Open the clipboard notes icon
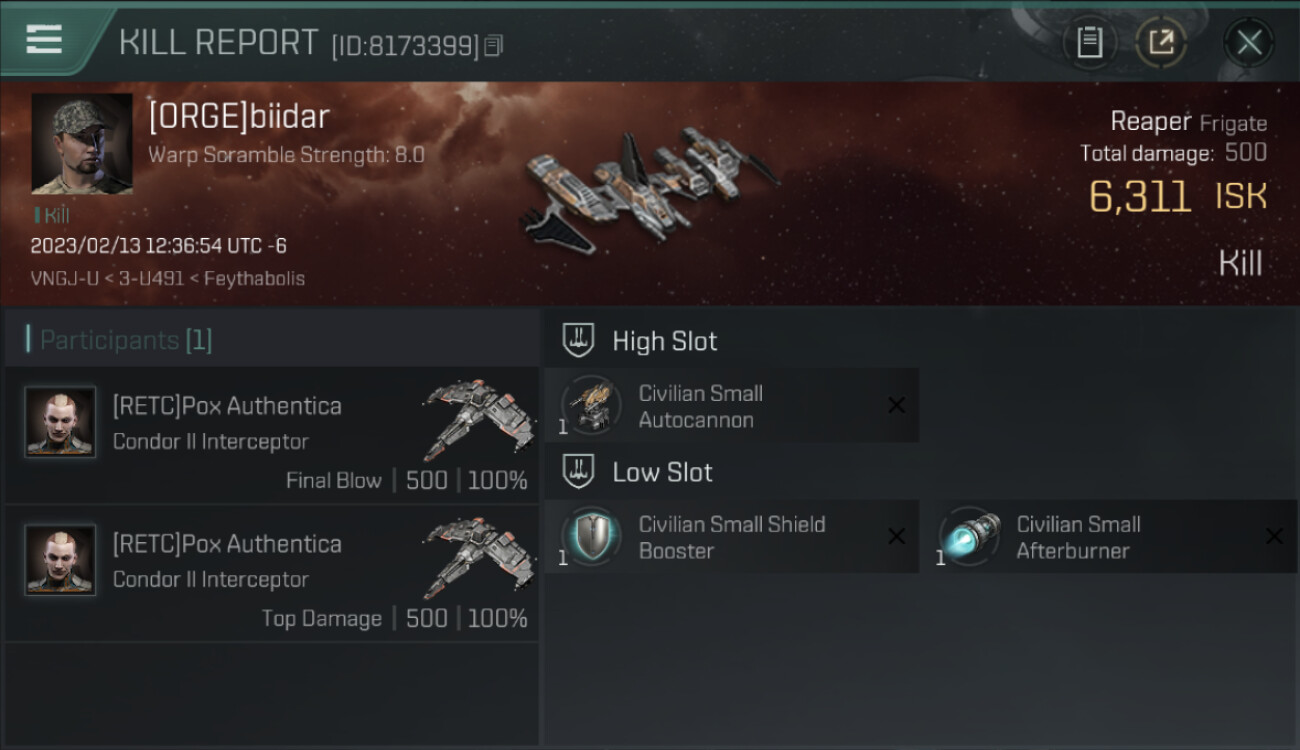 1089,42
